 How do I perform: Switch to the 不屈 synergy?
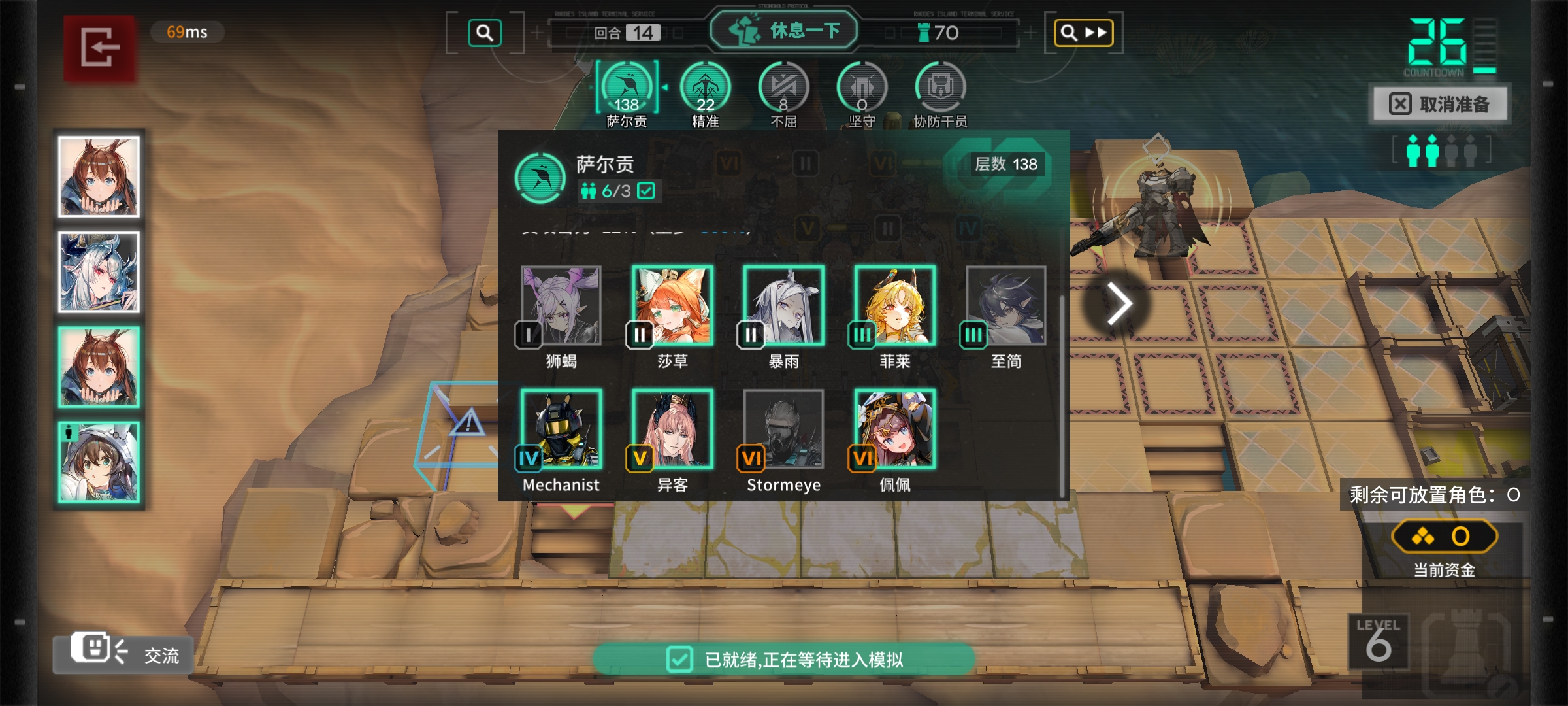pos(783,93)
